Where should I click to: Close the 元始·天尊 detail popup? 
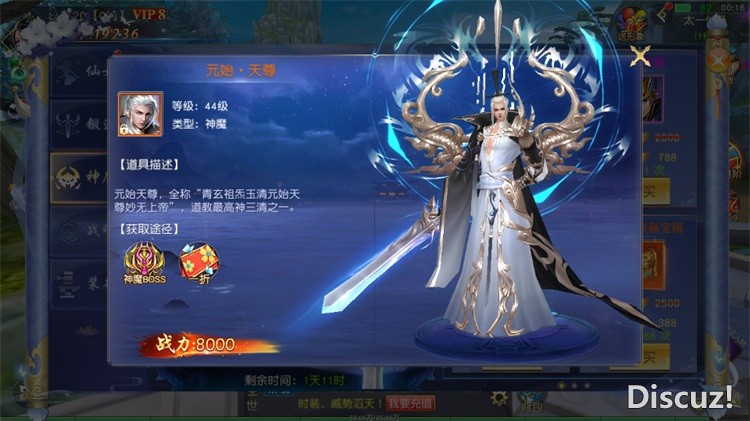point(639,56)
